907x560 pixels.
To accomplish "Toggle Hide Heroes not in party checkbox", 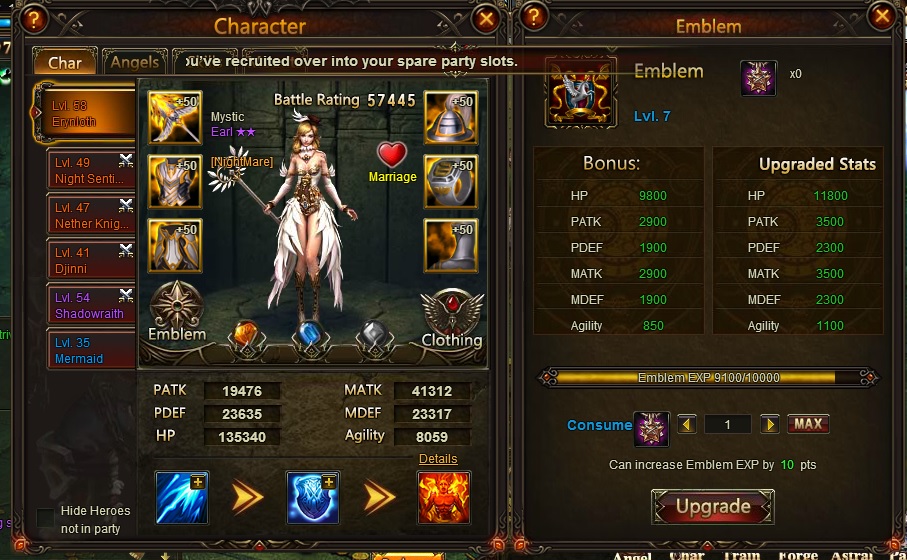I will point(46,518).
